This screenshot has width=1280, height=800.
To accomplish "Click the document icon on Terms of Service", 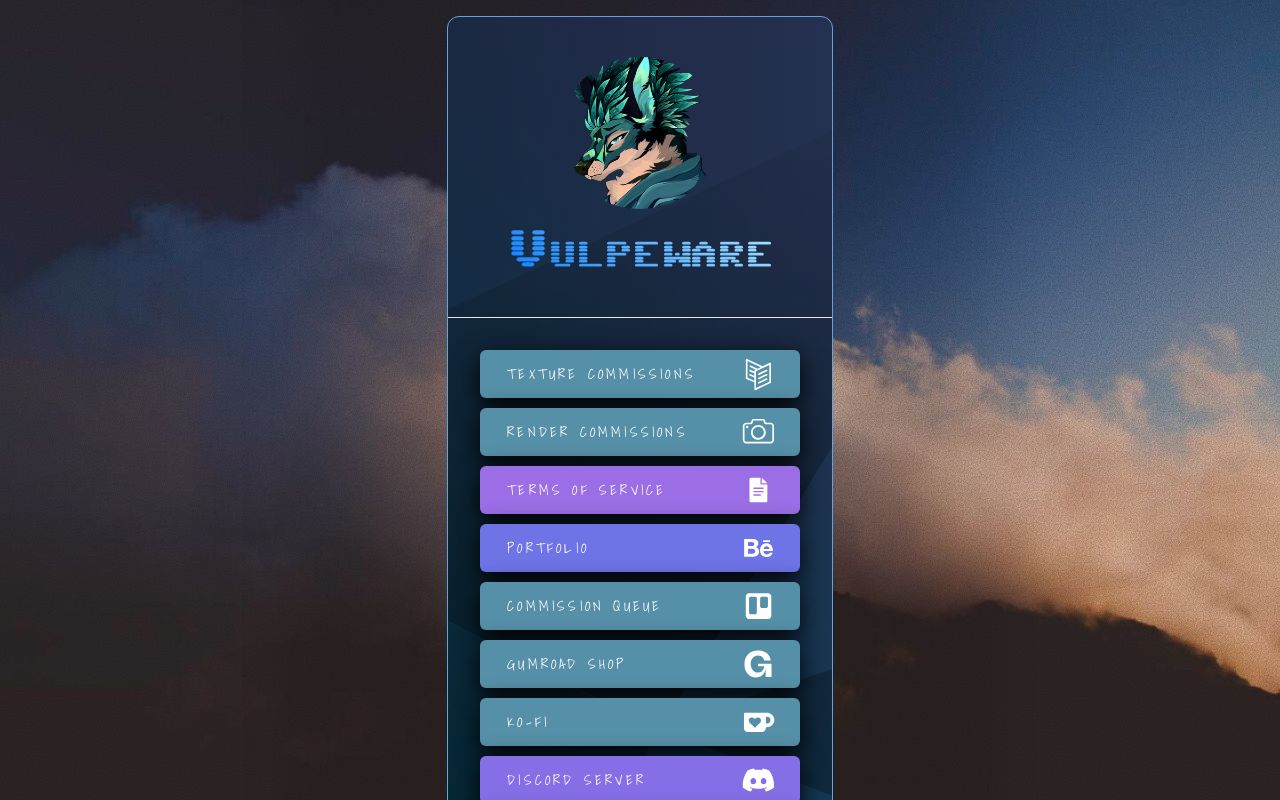I will point(759,489).
